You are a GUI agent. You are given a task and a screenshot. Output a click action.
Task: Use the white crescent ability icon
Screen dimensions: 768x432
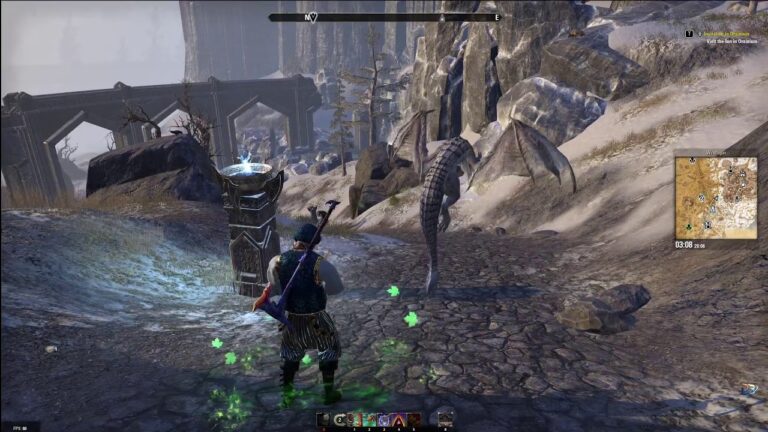[339, 419]
